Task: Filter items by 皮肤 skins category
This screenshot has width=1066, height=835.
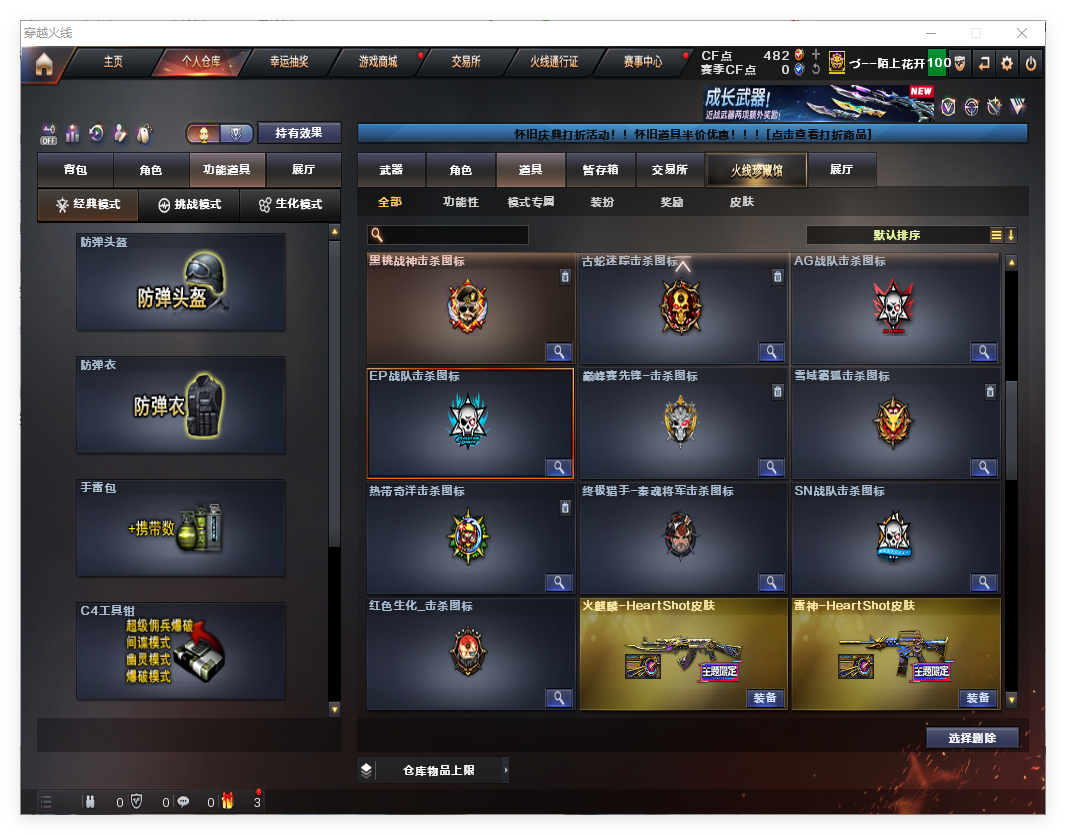Action: tap(741, 202)
